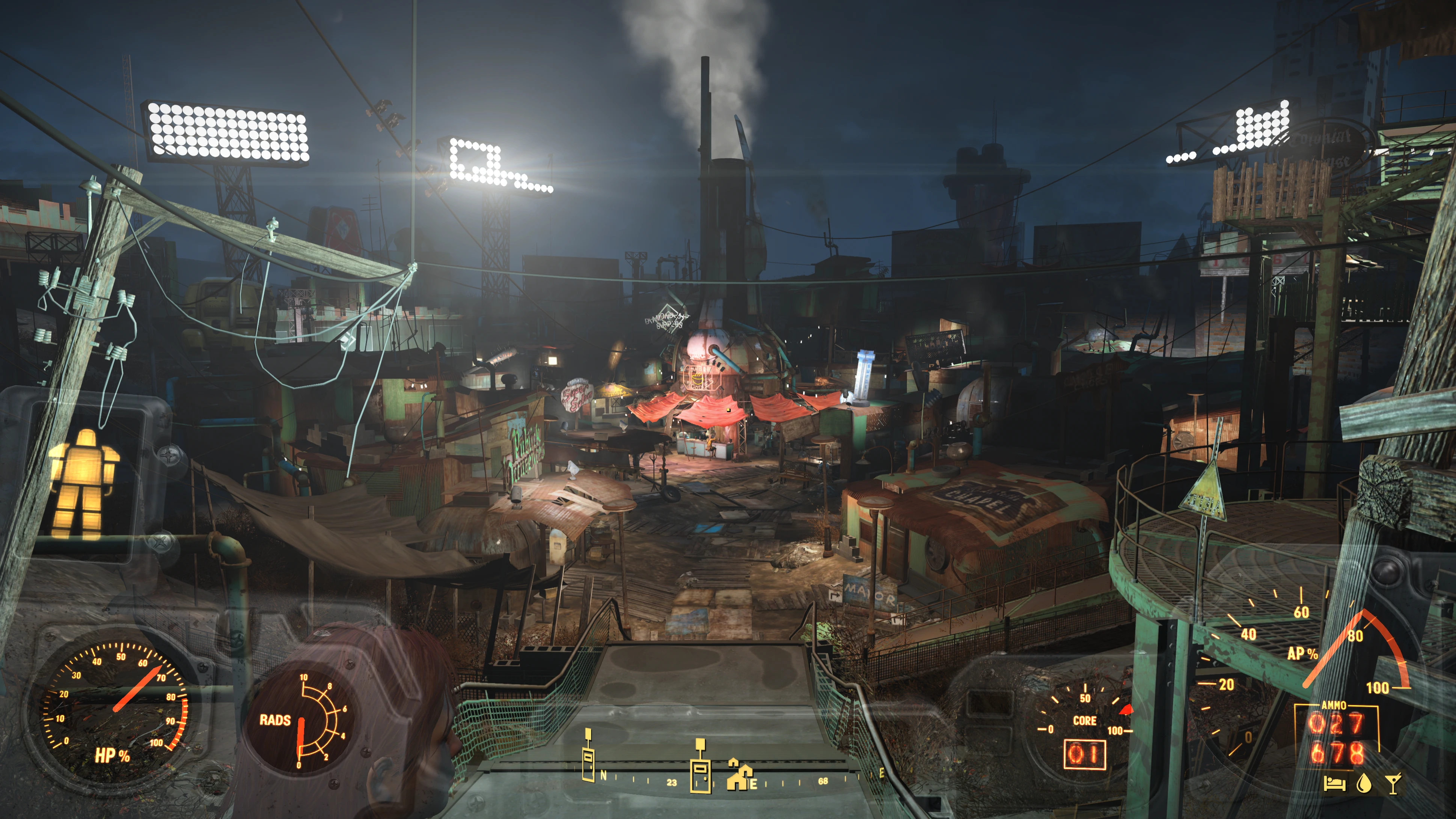Select the houses settlement marker on compass

tap(739, 775)
